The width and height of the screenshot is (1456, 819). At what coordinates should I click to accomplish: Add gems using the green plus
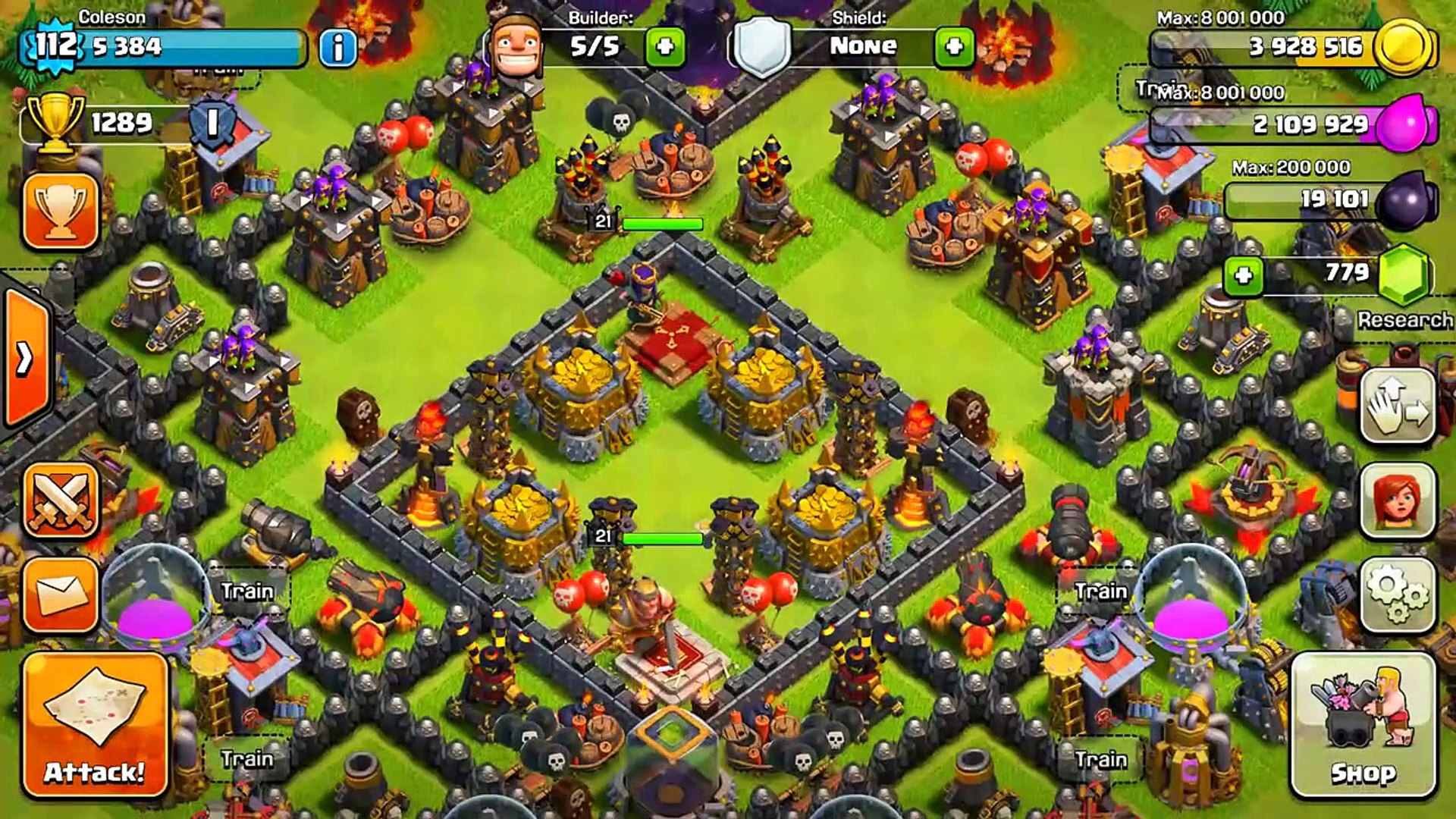click(1243, 275)
